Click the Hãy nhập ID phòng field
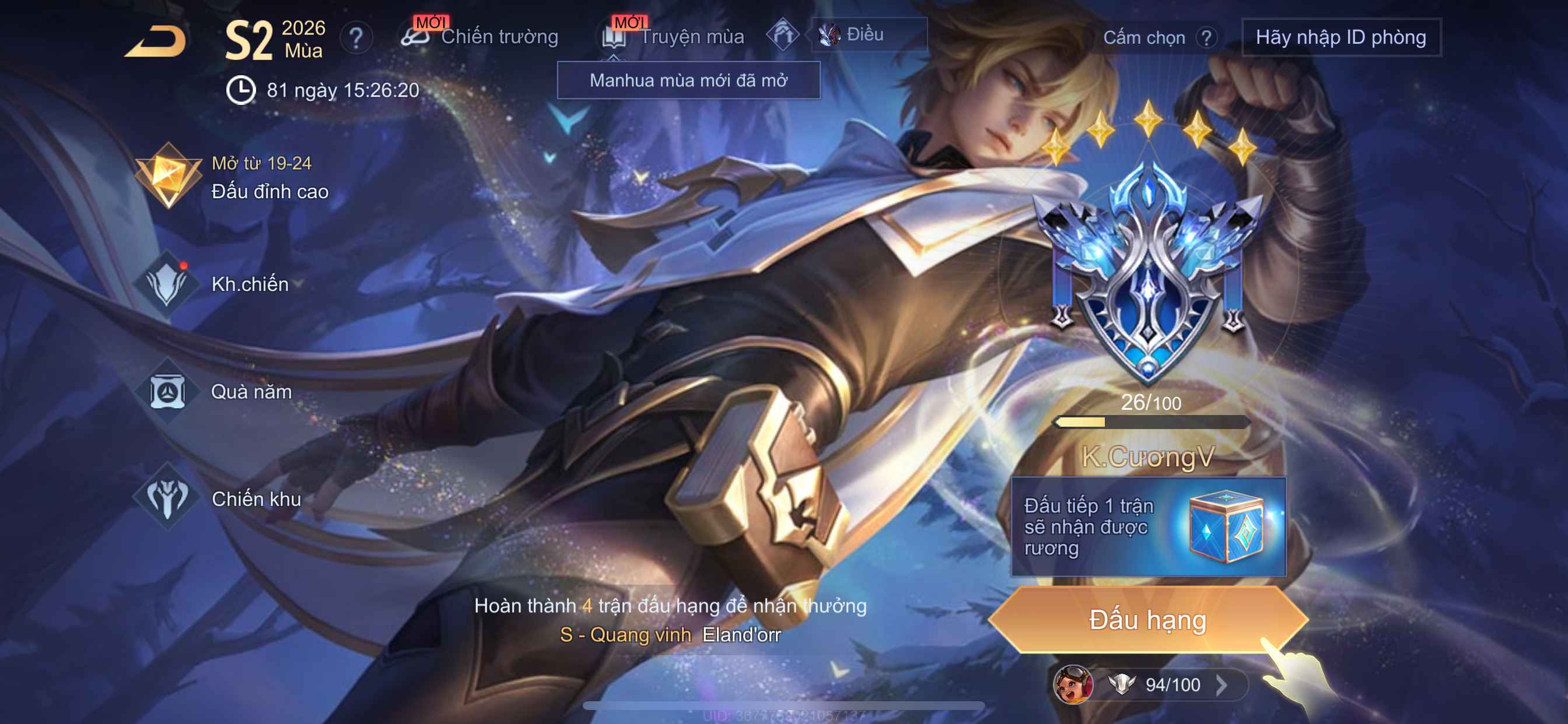 point(1340,38)
